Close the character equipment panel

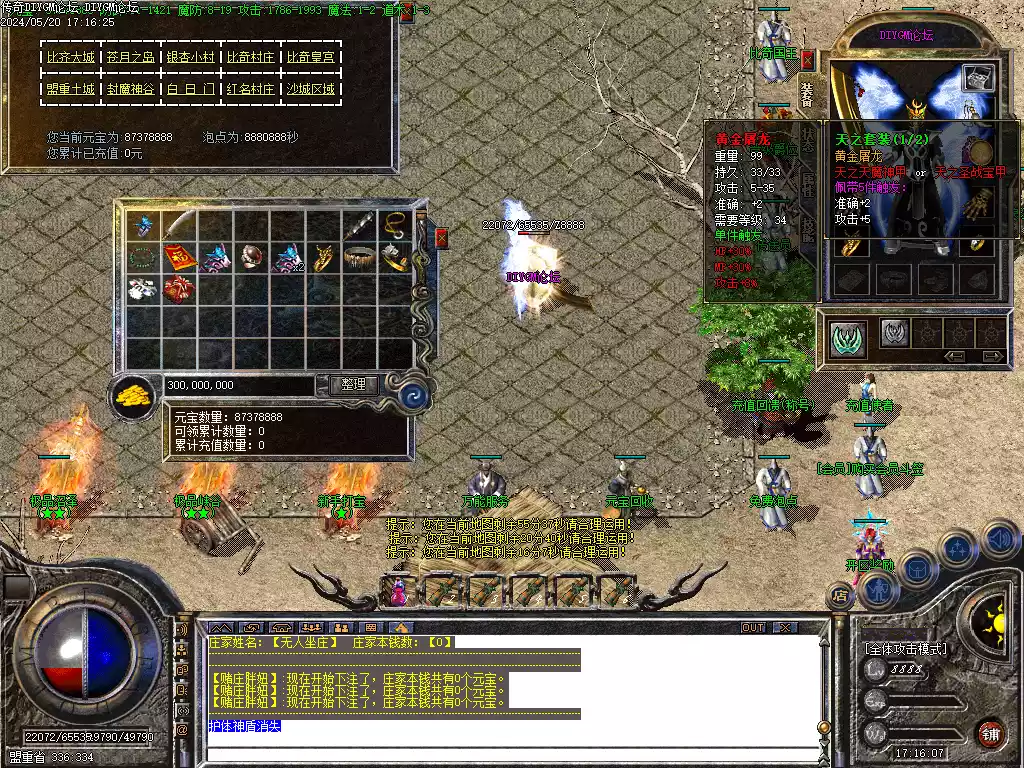(807, 60)
